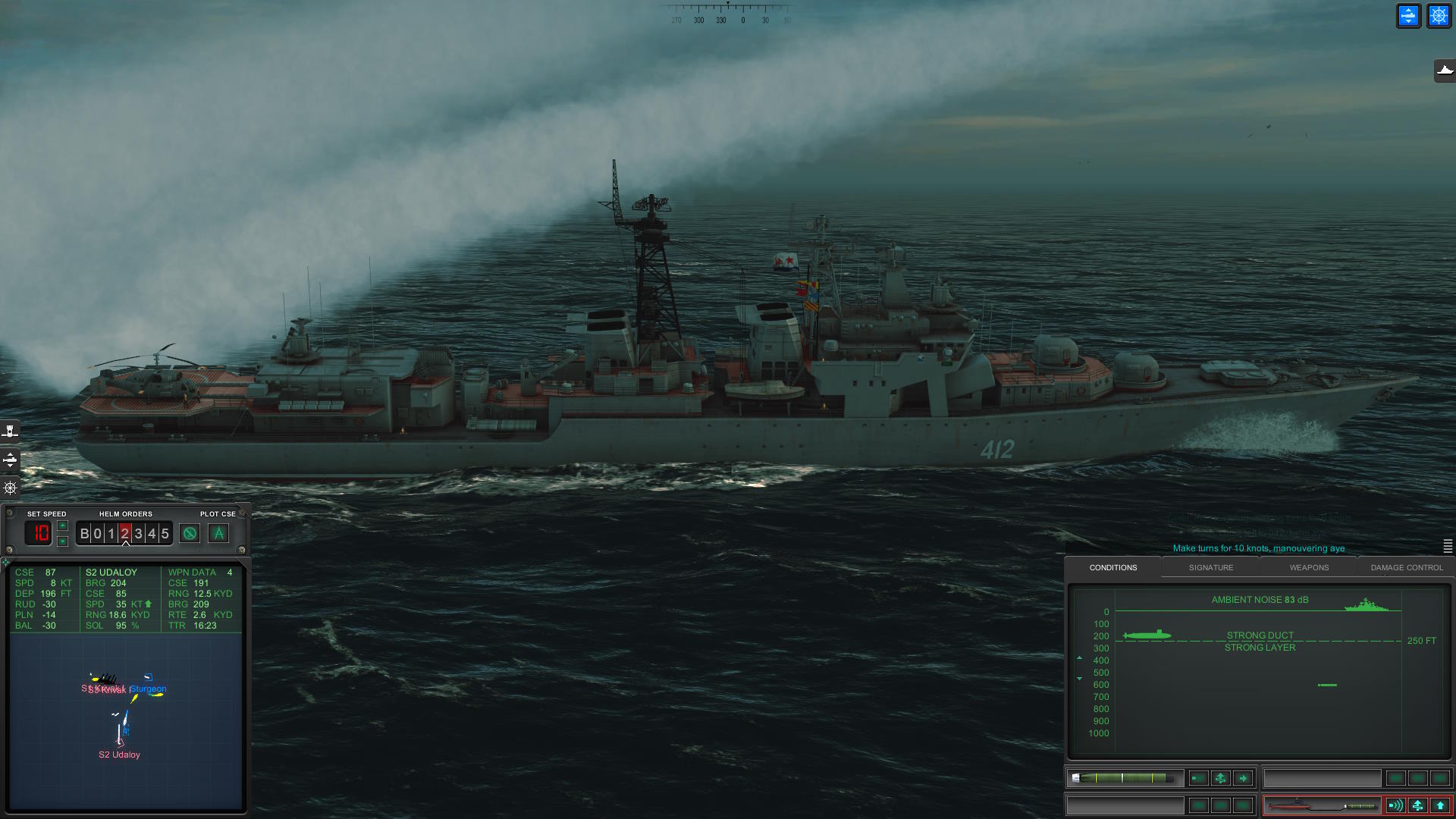The width and height of the screenshot is (1456, 819).
Task: Open the blue ship's wheel helm icon
Action: pyautogui.click(x=1439, y=16)
